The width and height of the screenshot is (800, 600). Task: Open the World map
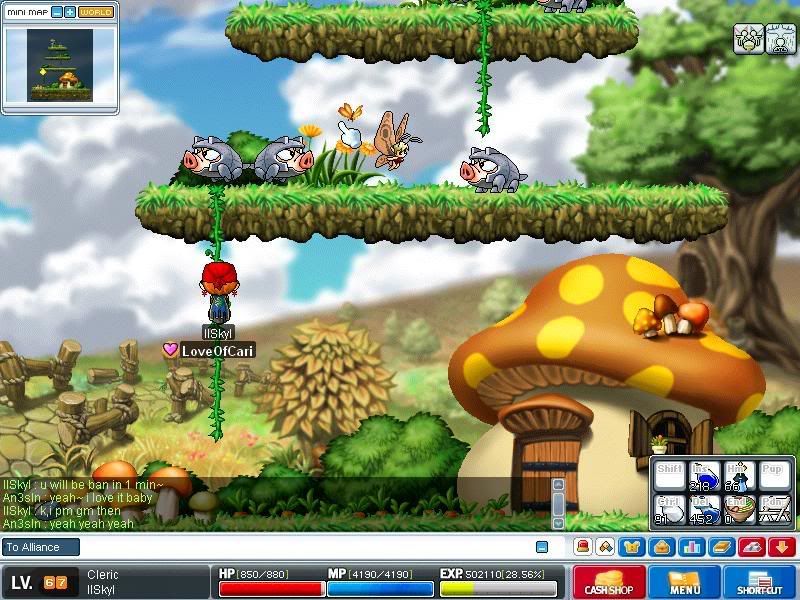96,12
